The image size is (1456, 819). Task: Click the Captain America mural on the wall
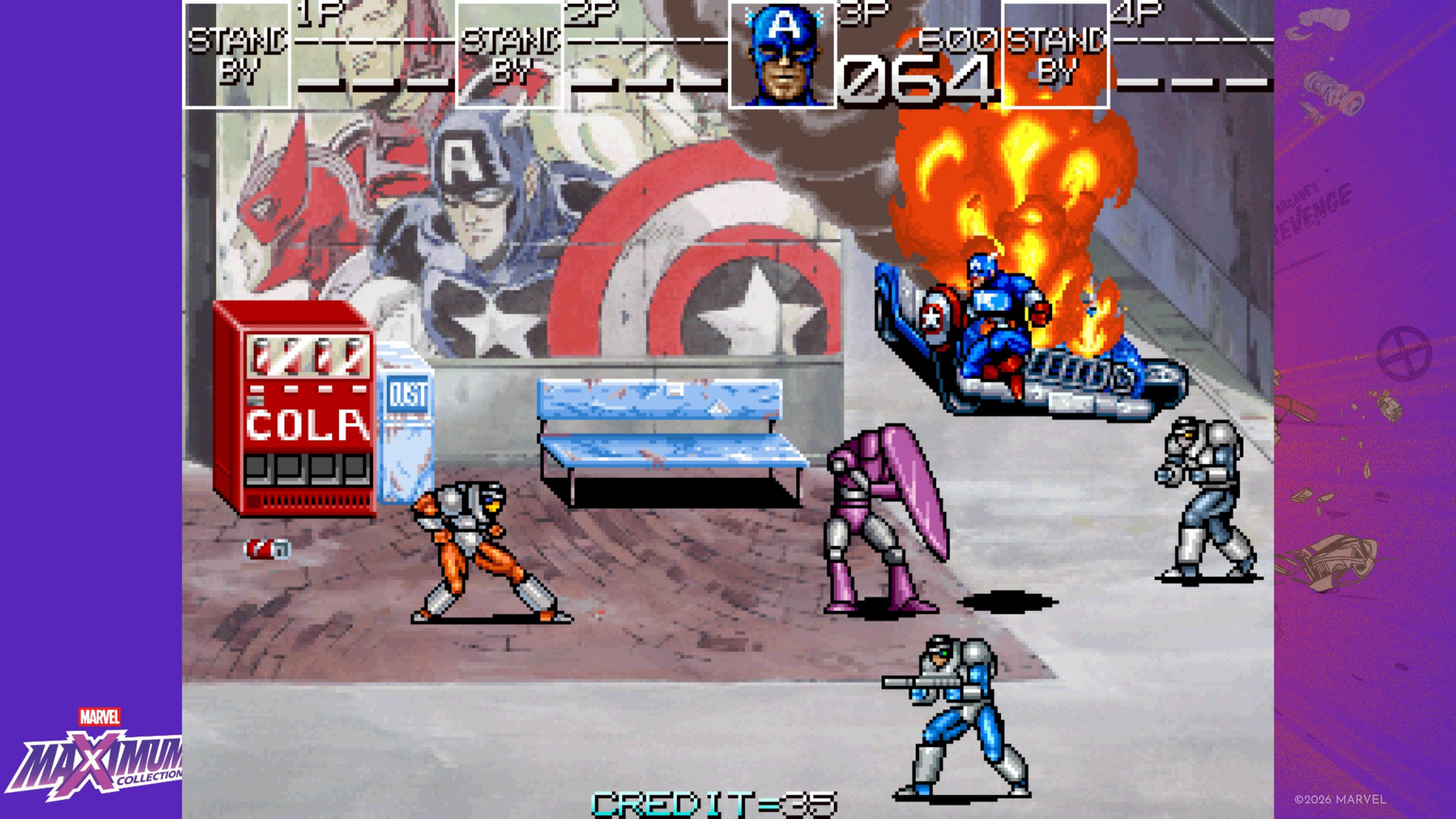pyautogui.click(x=470, y=212)
